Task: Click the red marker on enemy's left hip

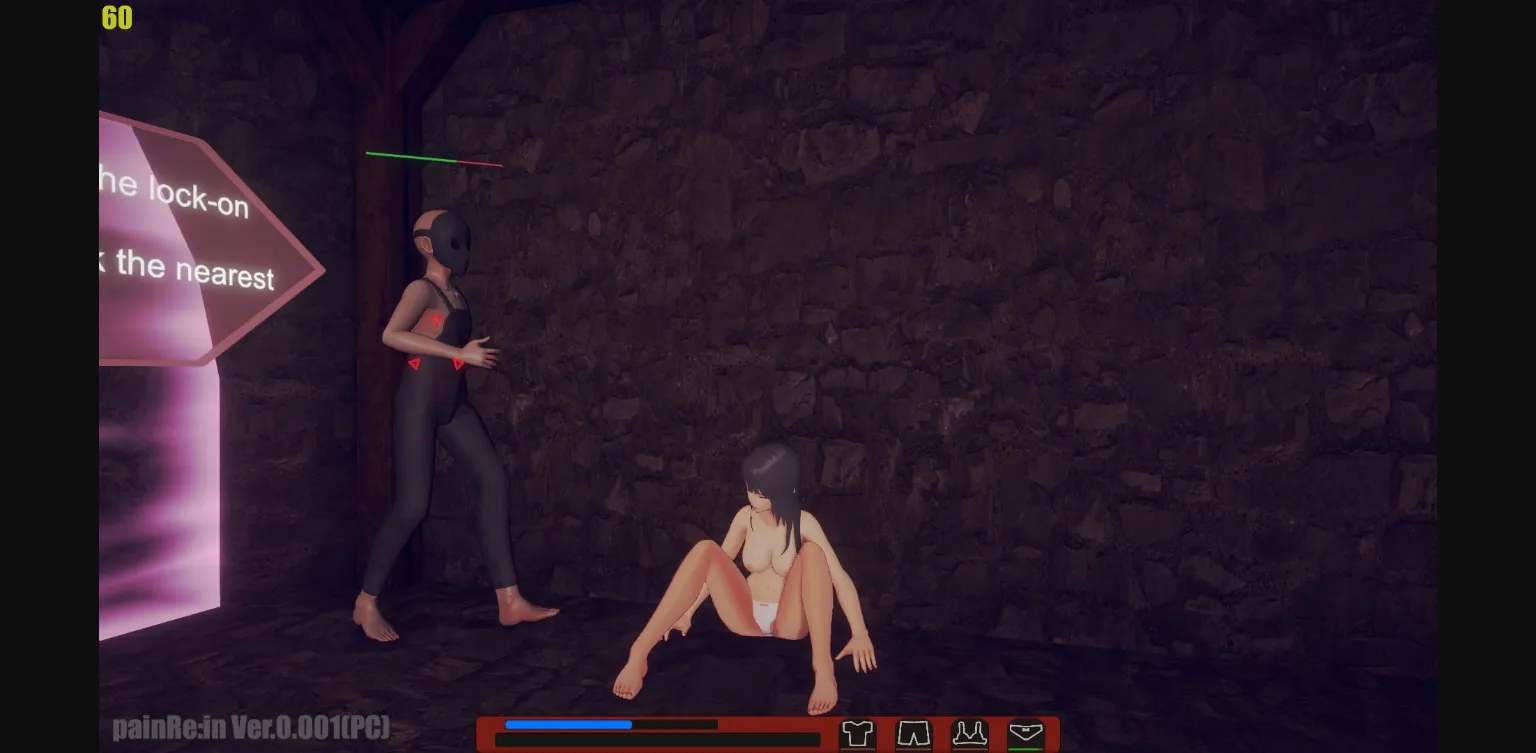Action: tap(413, 366)
